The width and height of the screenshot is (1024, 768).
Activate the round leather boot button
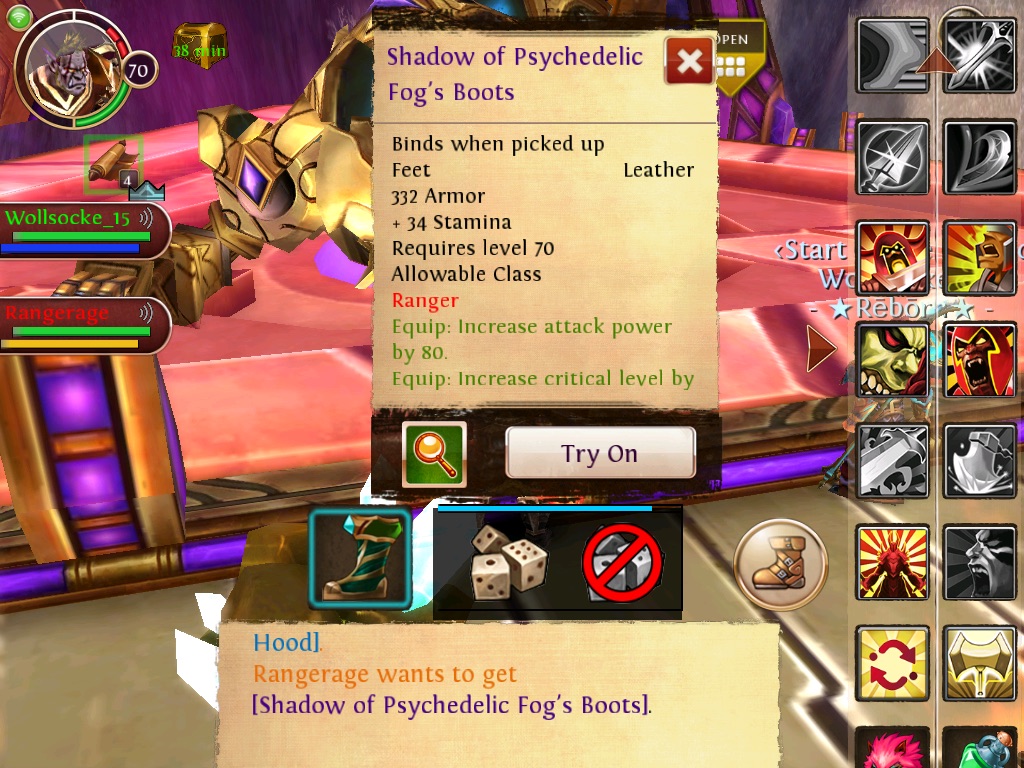pos(780,565)
